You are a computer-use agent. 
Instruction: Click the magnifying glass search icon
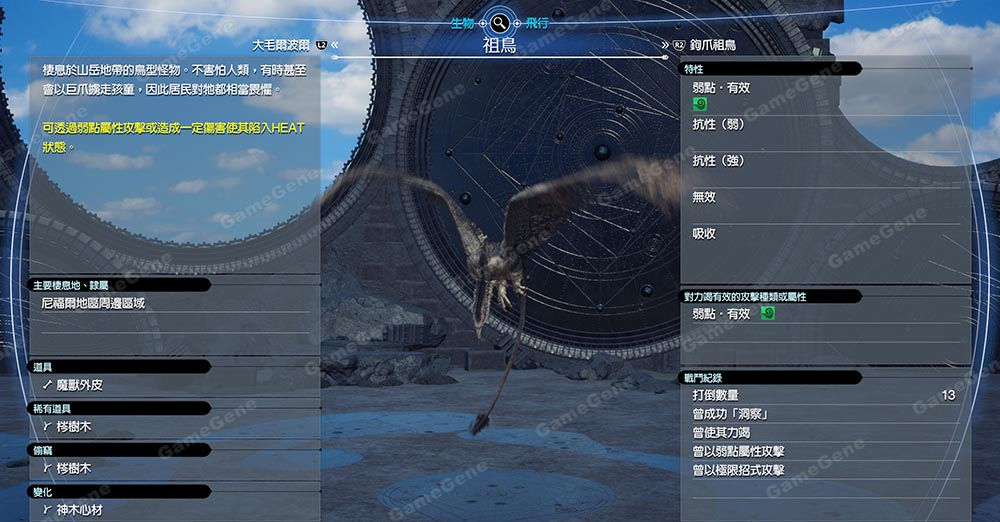click(499, 22)
